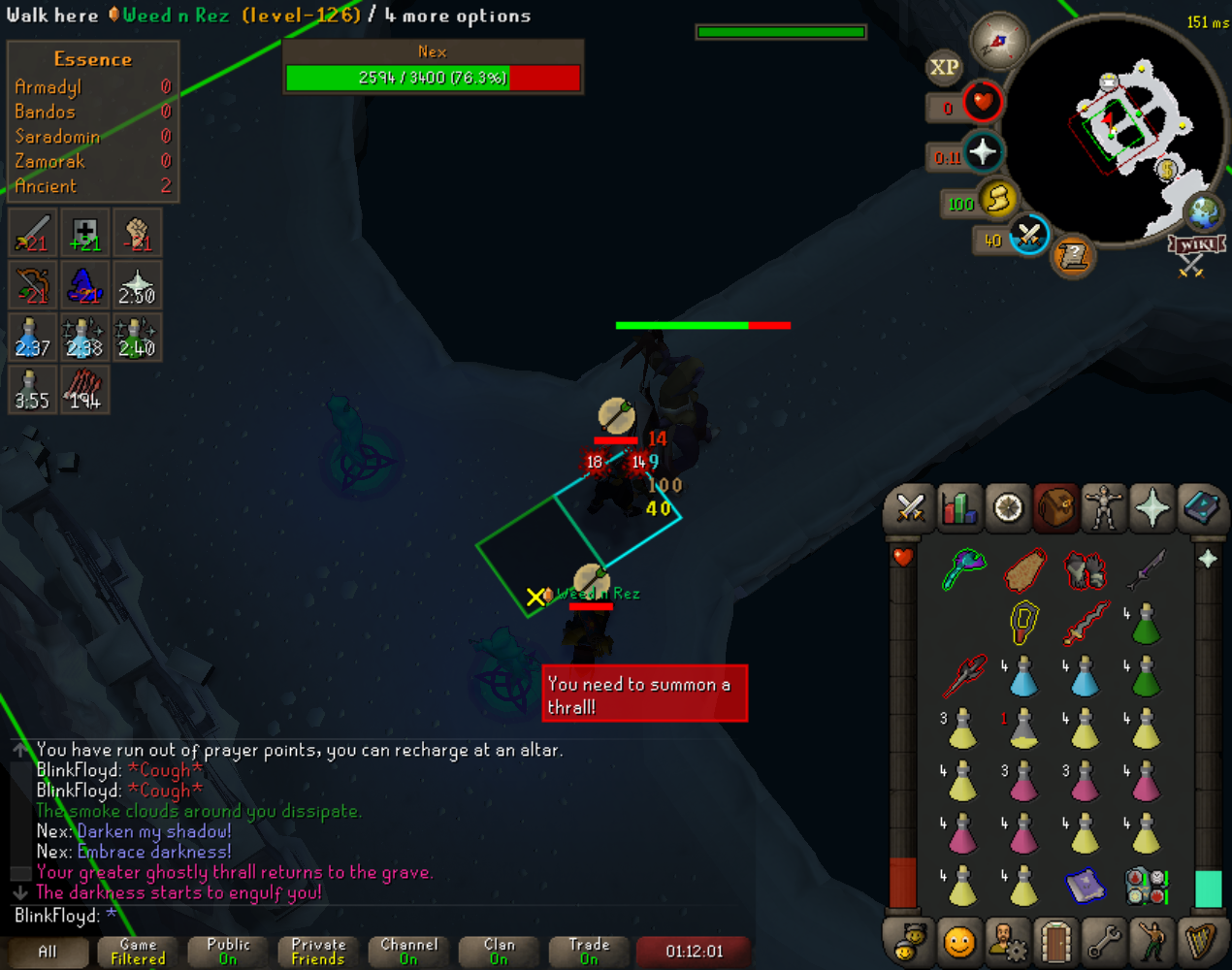Toggle the XP drops orb

944,67
